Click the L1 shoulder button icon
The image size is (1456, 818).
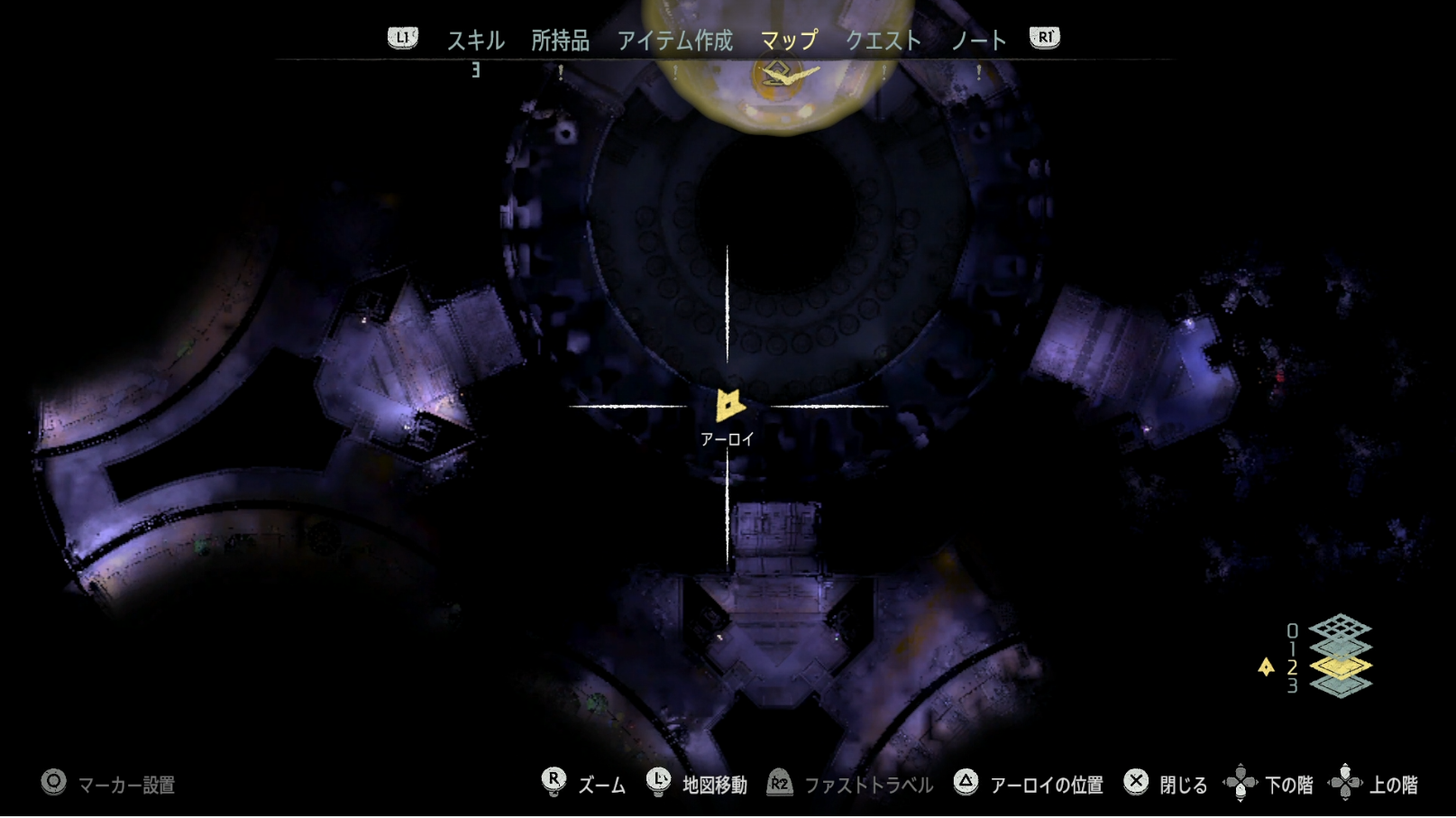click(403, 37)
